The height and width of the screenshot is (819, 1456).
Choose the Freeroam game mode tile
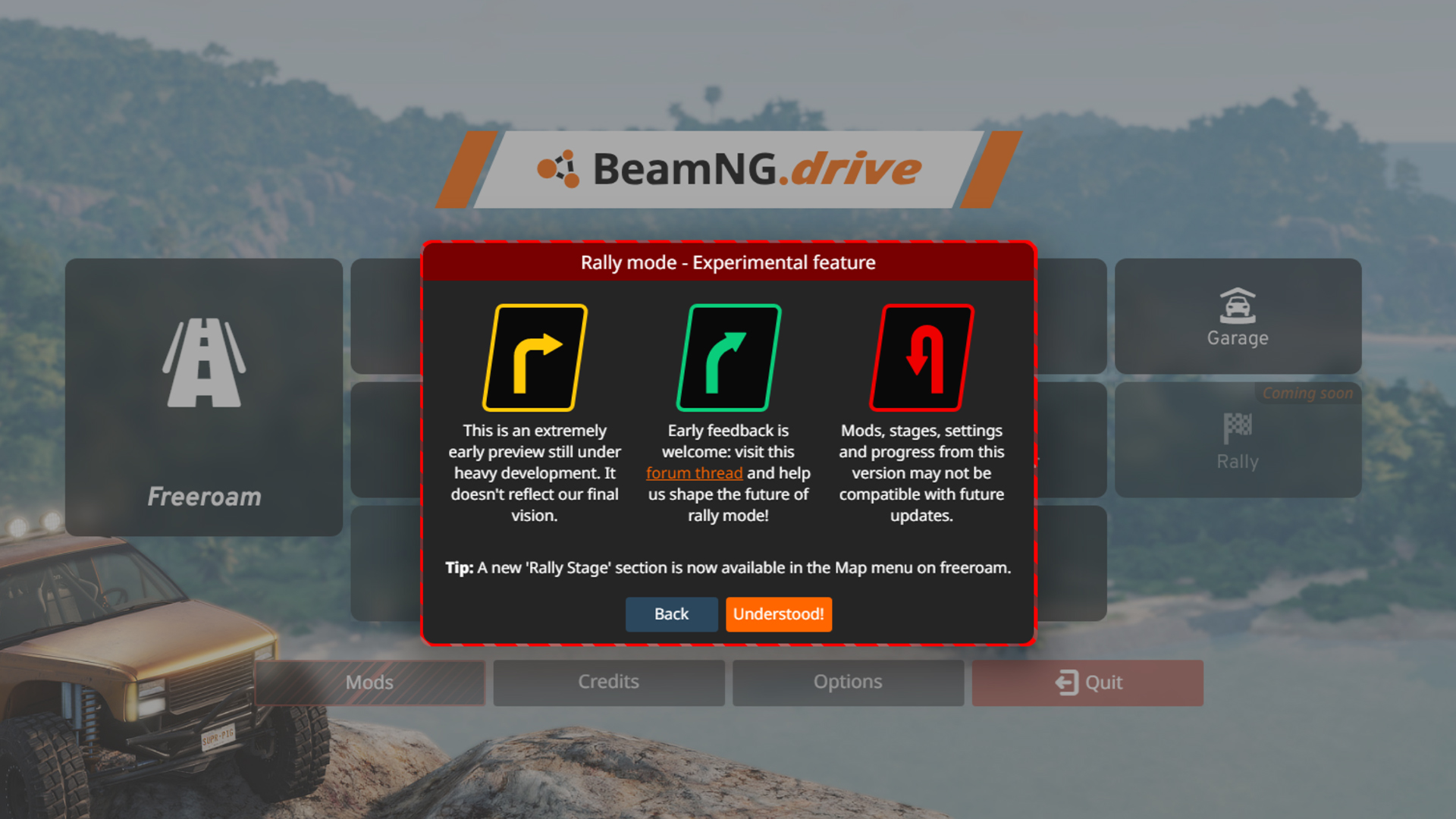[x=203, y=396]
